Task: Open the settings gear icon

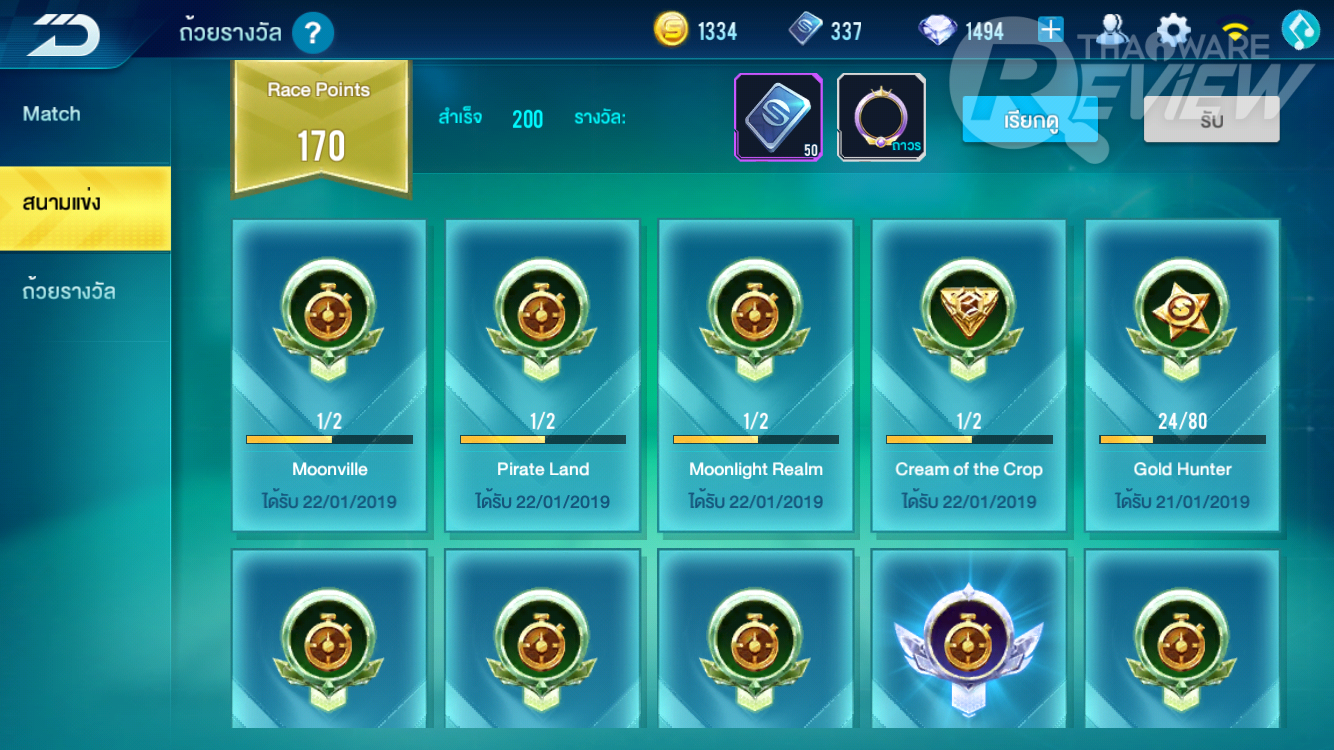Action: click(1174, 30)
